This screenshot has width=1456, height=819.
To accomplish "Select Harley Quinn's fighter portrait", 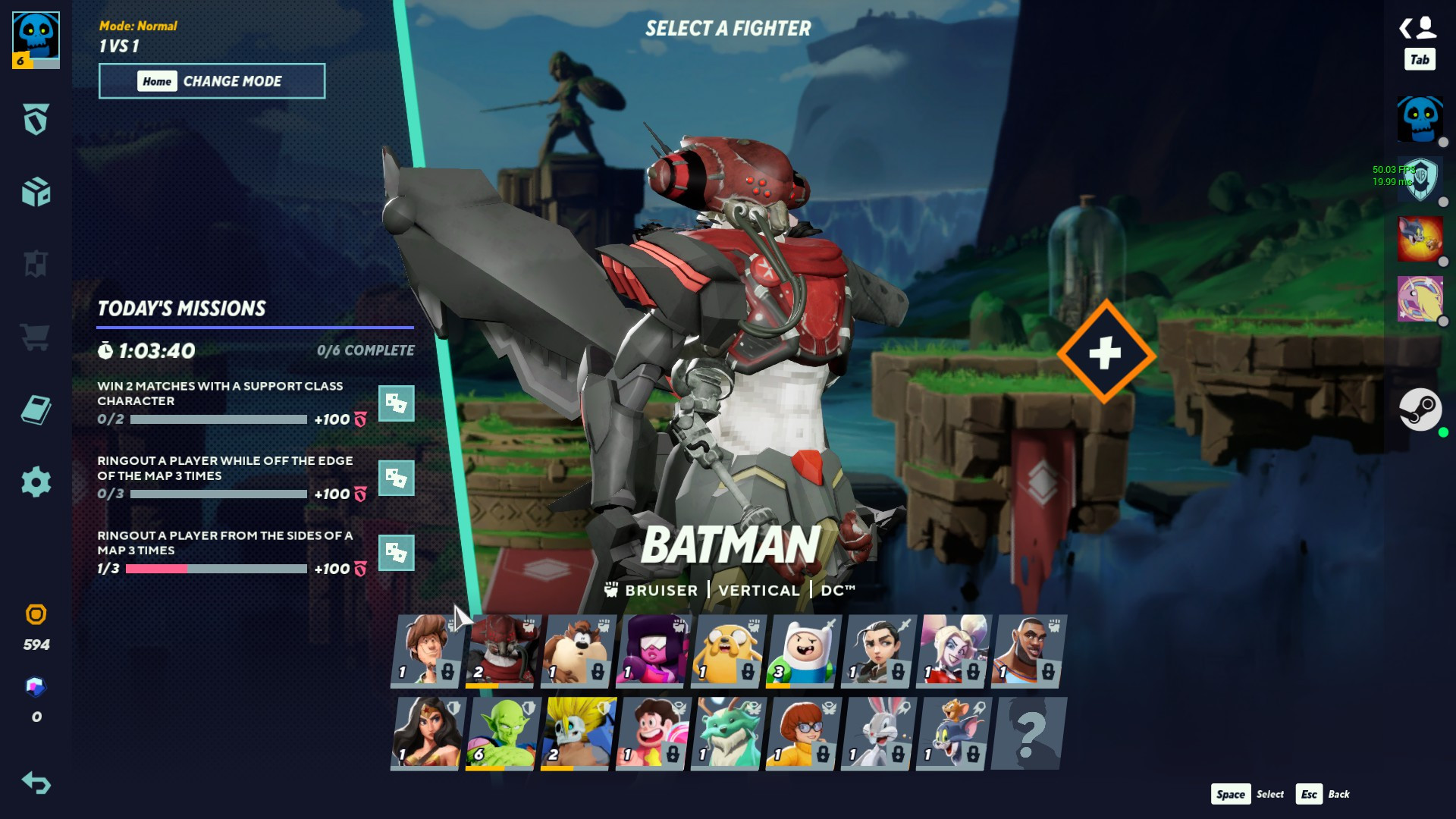I will (x=952, y=651).
